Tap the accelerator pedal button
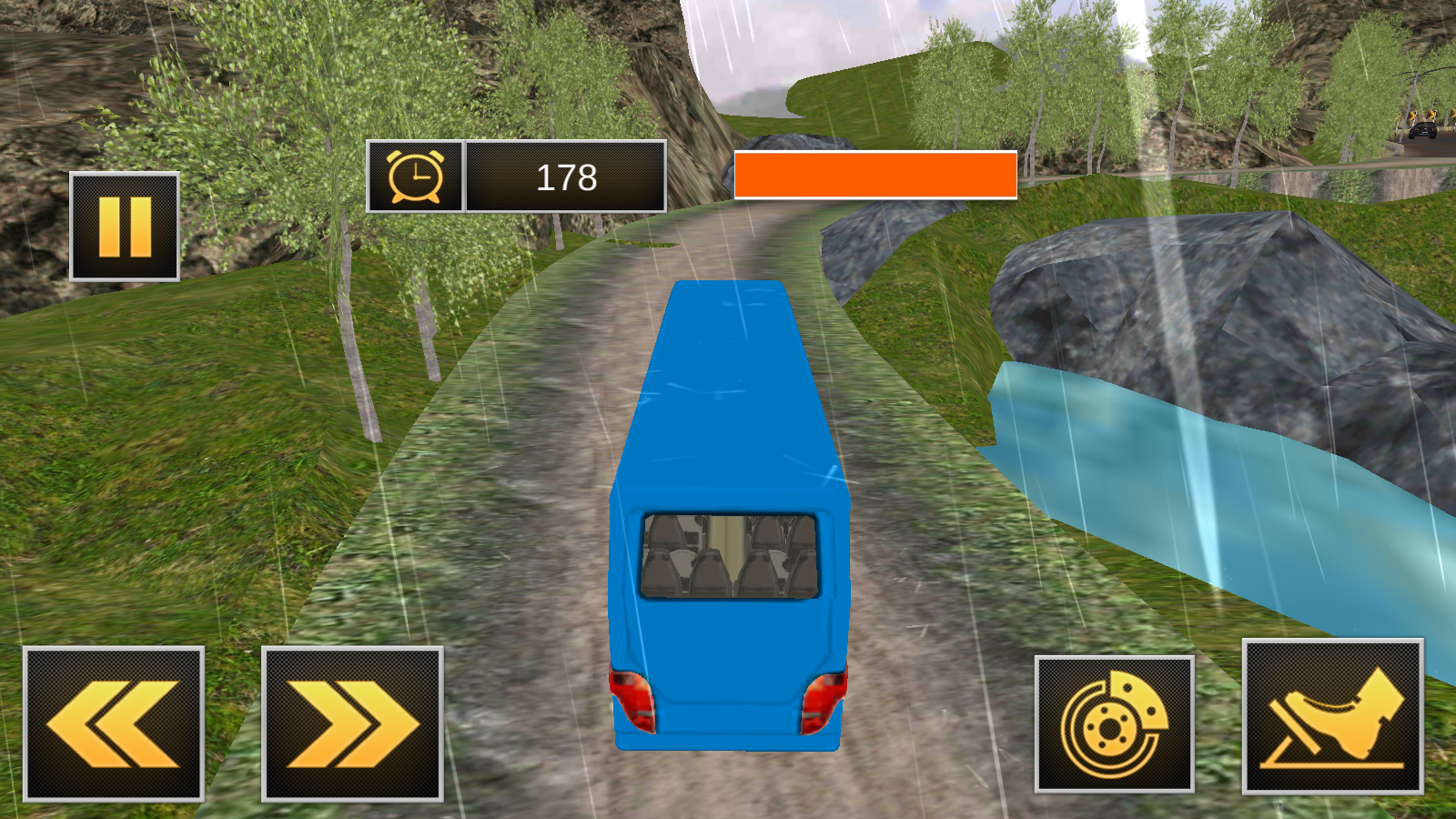The height and width of the screenshot is (819, 1456). pyautogui.click(x=1332, y=717)
